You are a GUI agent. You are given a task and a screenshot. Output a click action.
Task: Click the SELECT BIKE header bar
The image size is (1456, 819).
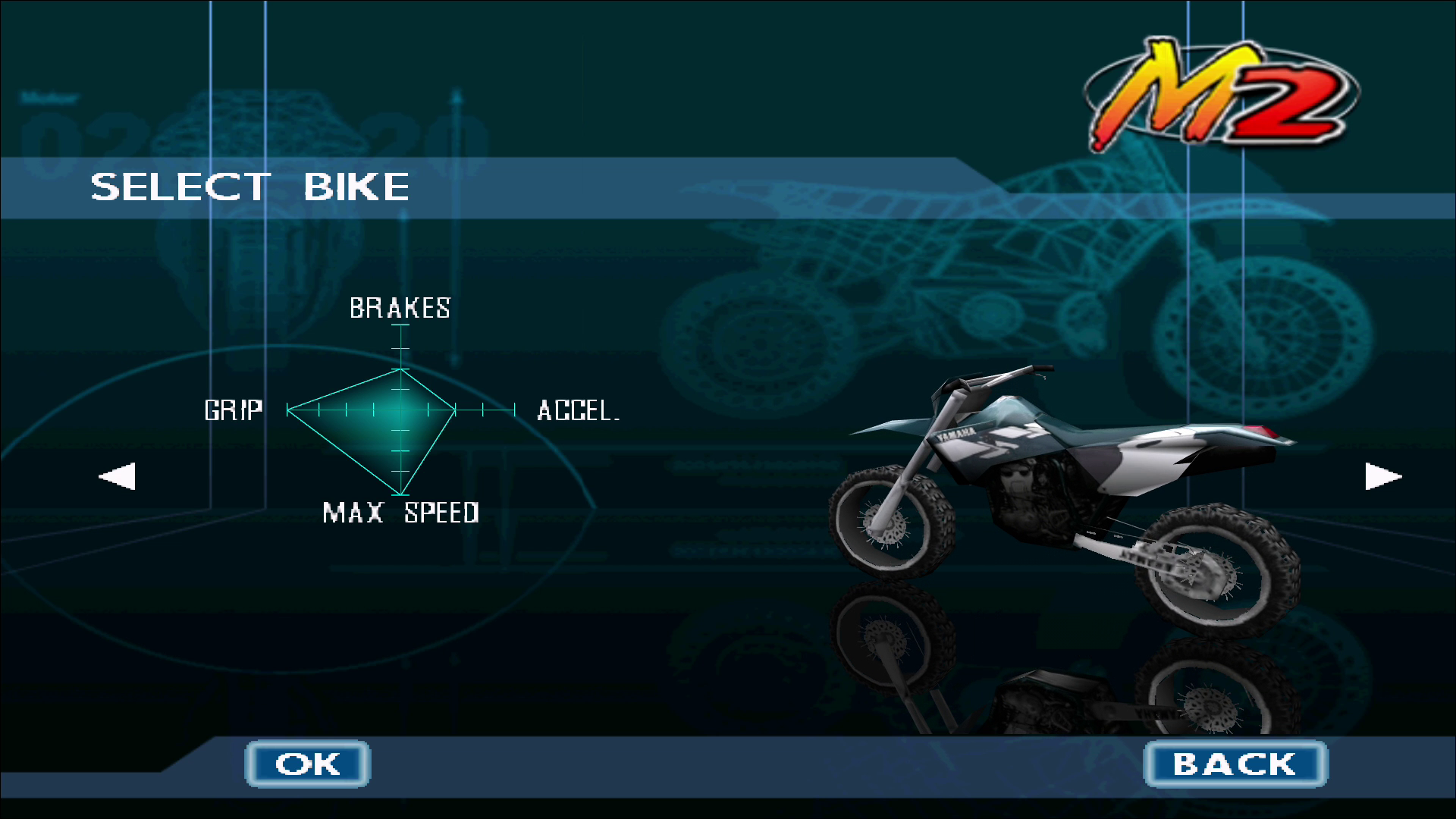250,187
